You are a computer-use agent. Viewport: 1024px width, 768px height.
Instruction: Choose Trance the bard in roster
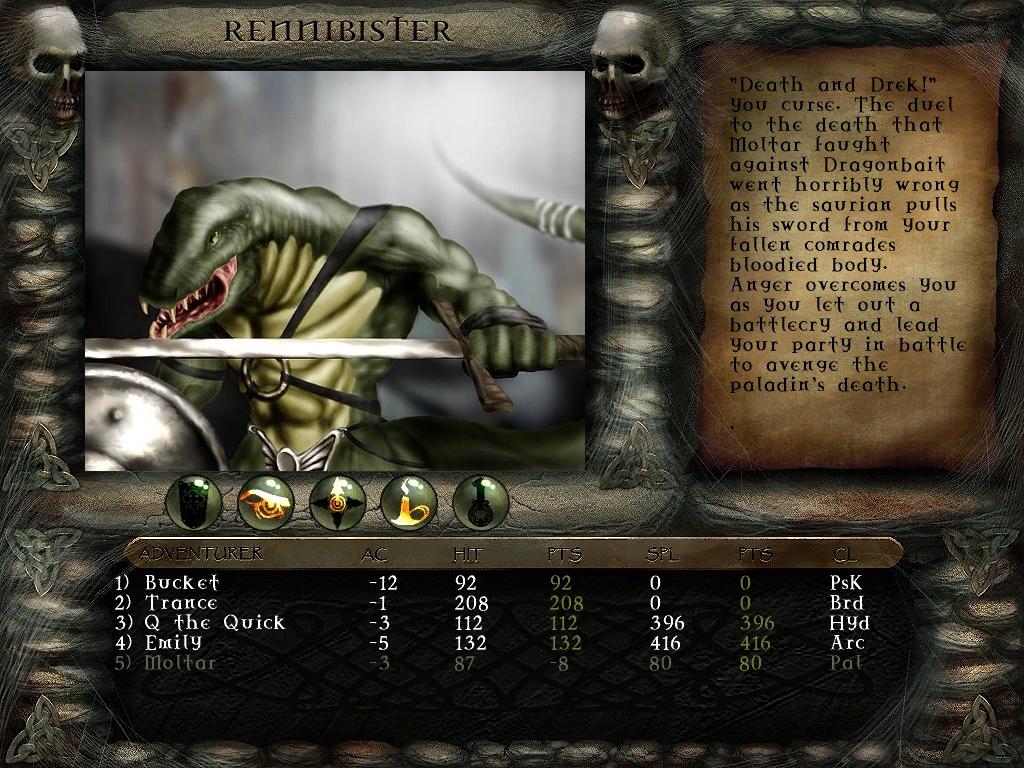[181, 602]
